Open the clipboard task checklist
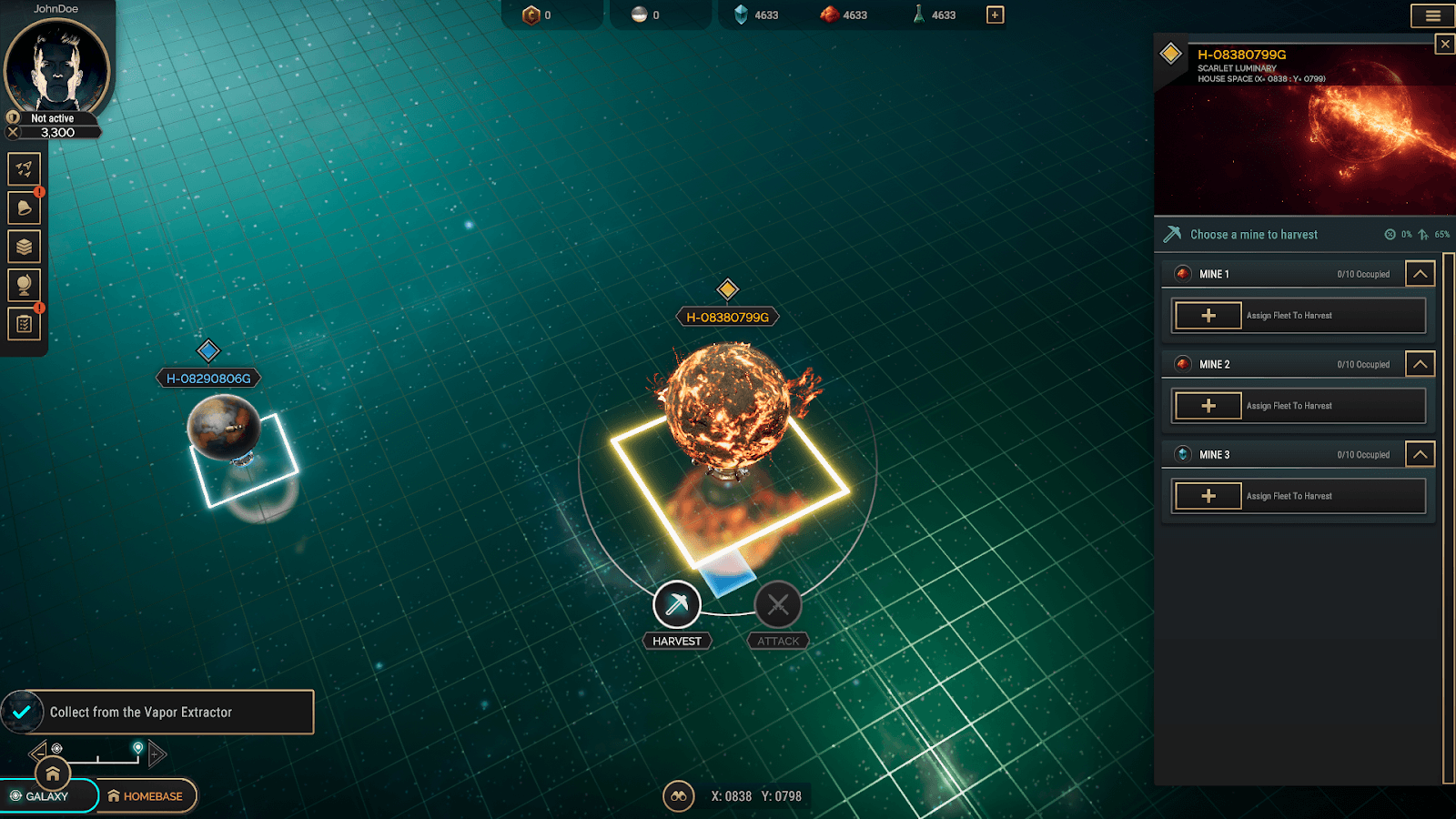Screen dimensions: 1456x819 tap(25, 324)
